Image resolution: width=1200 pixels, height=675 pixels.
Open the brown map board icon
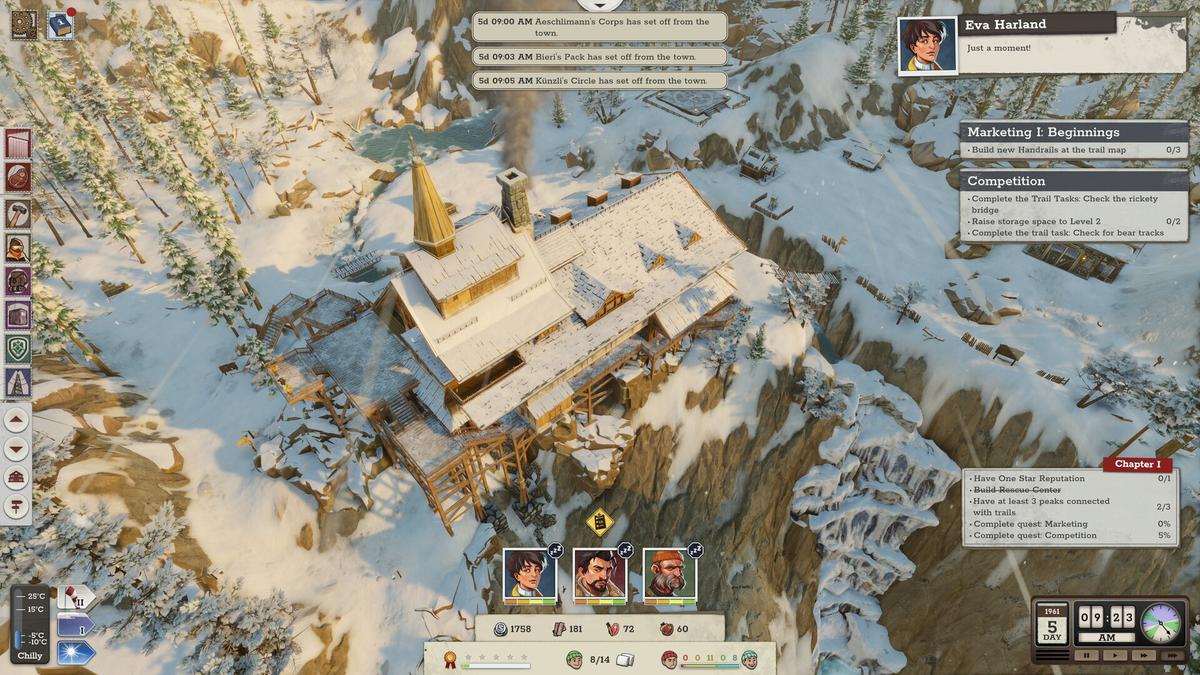[25, 25]
